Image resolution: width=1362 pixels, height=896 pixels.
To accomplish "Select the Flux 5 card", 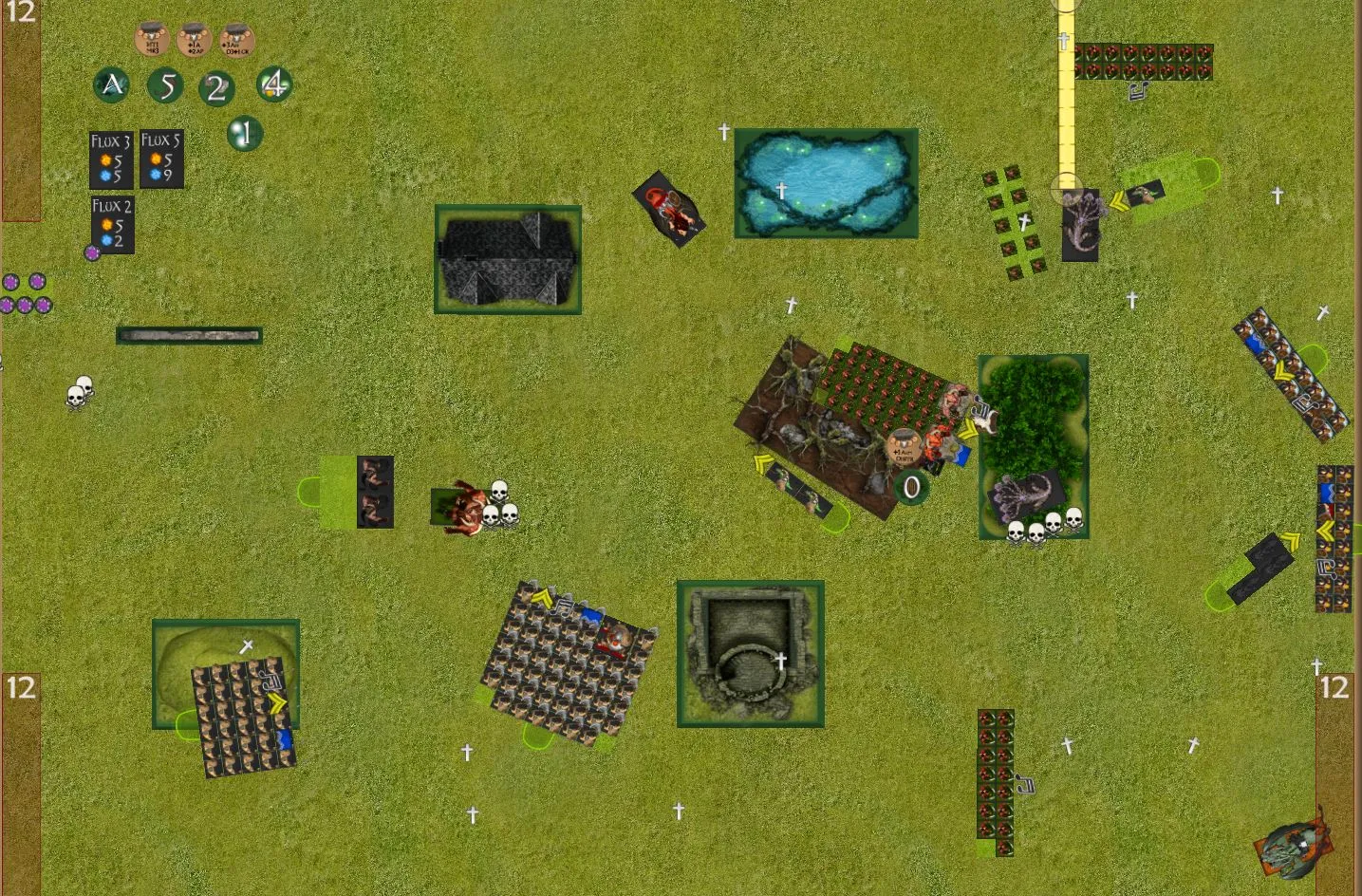I will [x=161, y=159].
